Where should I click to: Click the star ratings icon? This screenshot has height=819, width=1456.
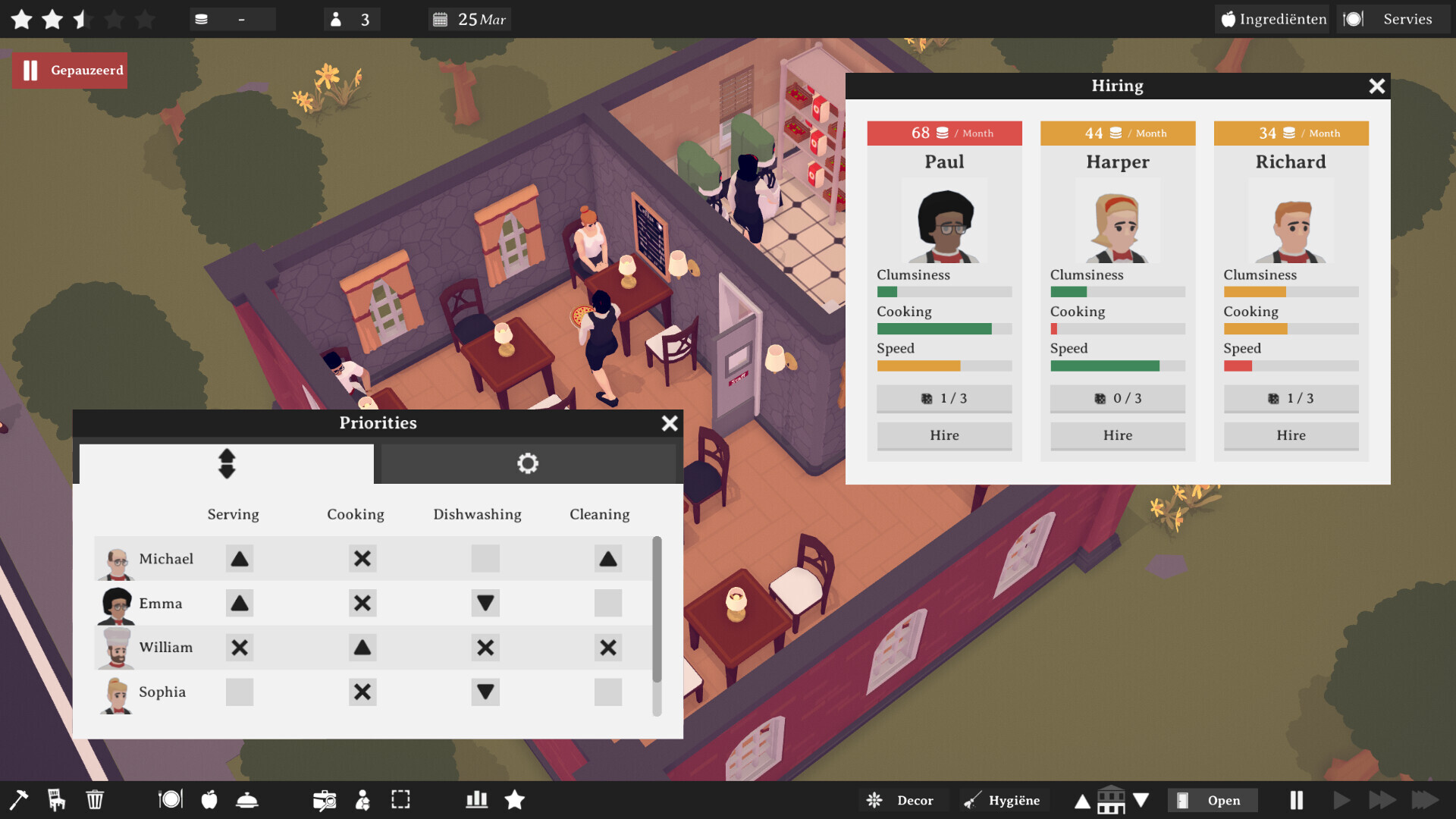pyautogui.click(x=515, y=799)
